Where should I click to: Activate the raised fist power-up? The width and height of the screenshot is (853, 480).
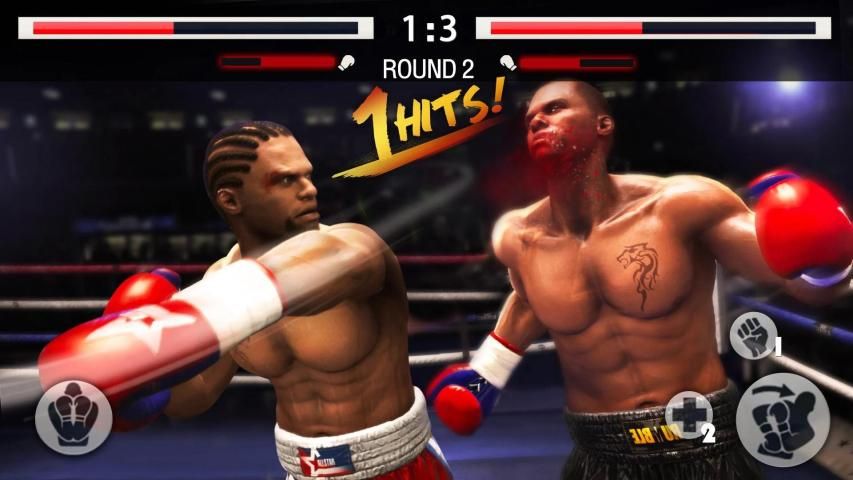click(751, 335)
